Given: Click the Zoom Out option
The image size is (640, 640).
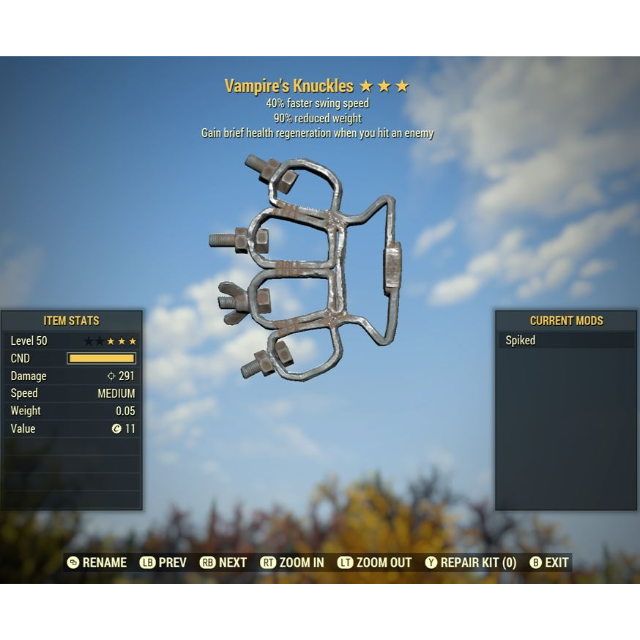Looking at the screenshot, I should click(375, 563).
